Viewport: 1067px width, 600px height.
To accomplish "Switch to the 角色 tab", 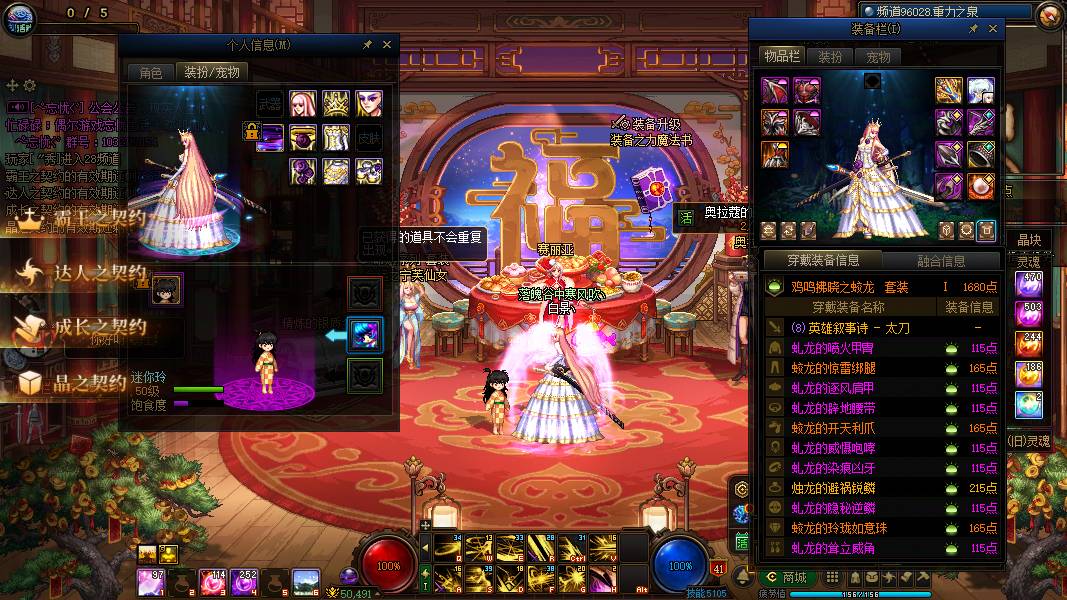I will pyautogui.click(x=150, y=73).
